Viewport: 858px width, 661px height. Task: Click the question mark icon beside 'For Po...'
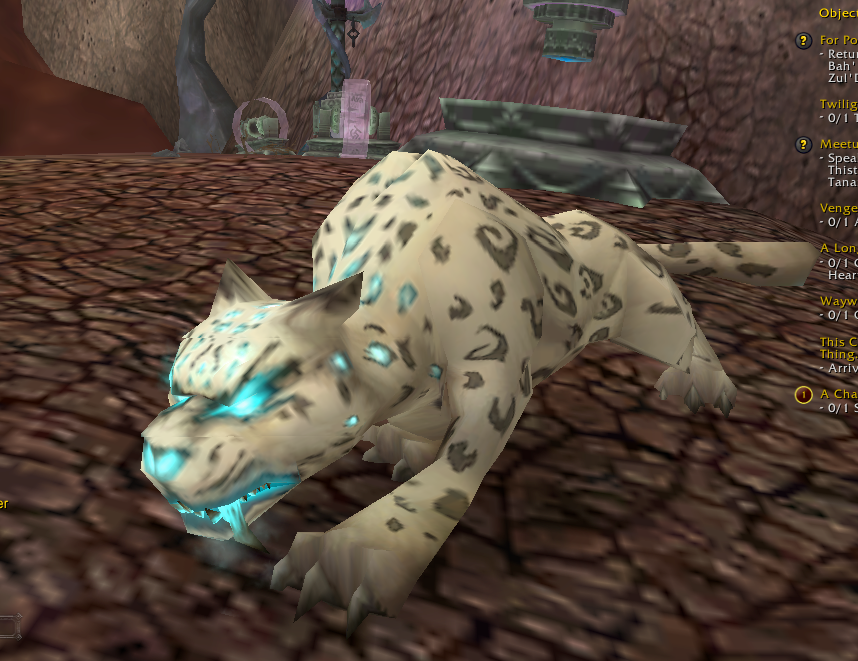pos(803,40)
